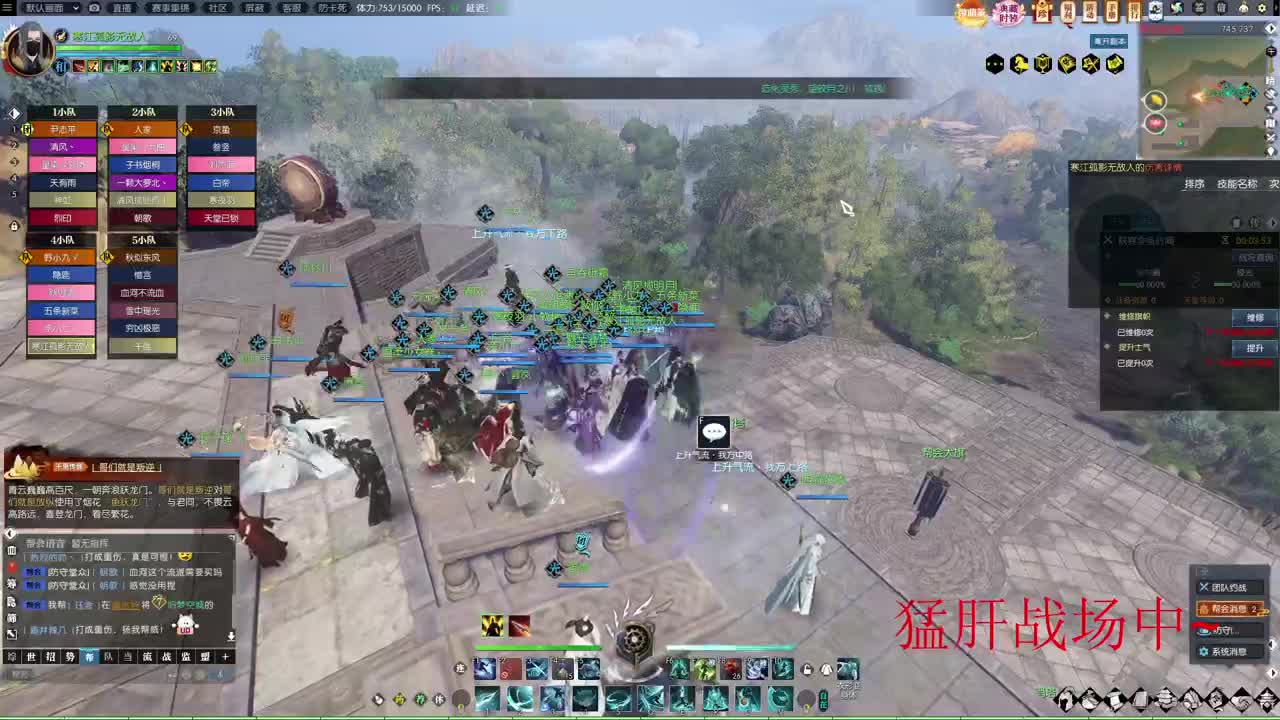Click the screenshot camera icon in top bar
Screen dimensions: 1280x720
pos(95,9)
